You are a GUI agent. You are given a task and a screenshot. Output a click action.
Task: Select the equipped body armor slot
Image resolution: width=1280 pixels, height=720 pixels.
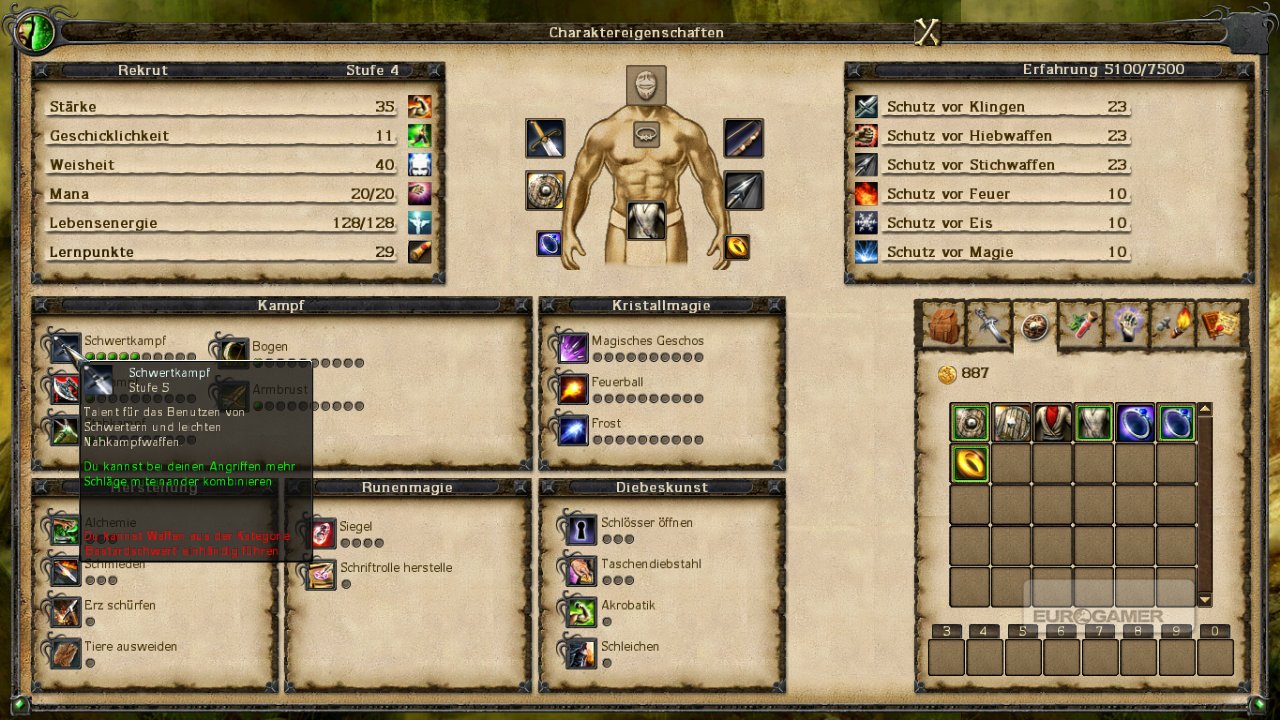646,221
